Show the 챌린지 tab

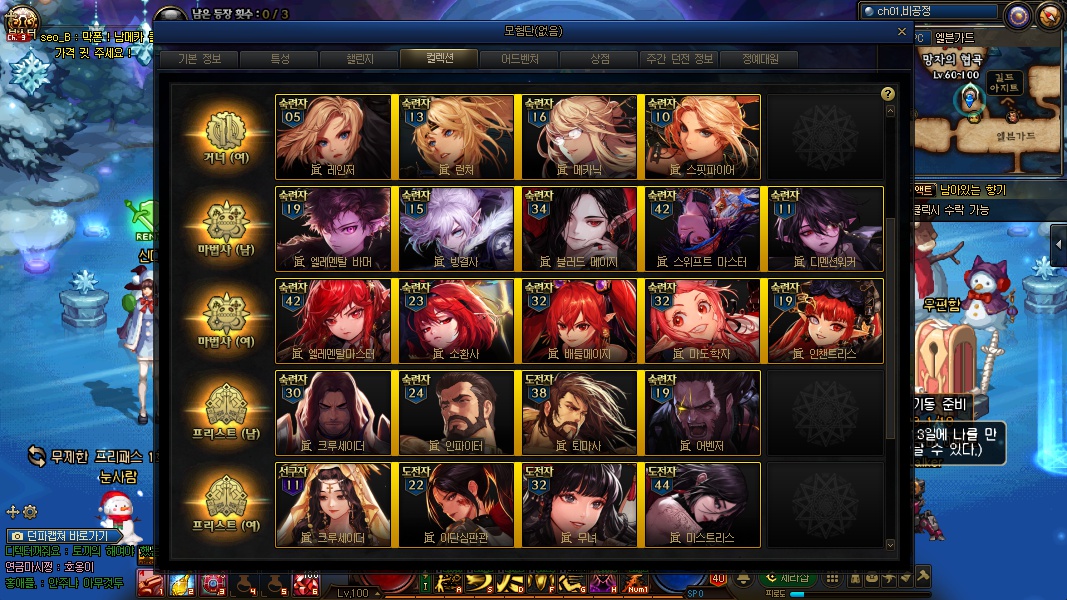point(361,59)
